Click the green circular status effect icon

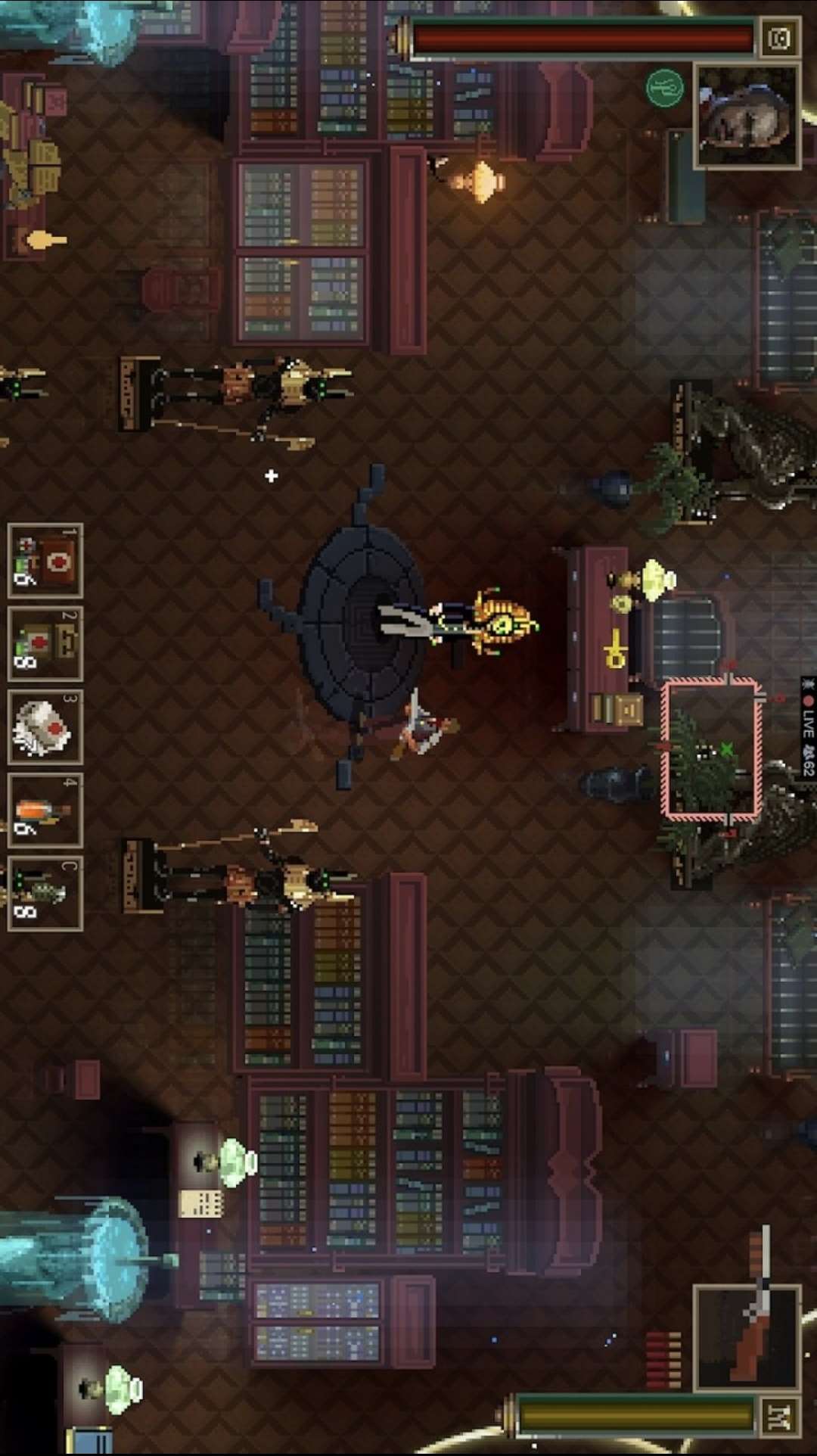(x=665, y=88)
